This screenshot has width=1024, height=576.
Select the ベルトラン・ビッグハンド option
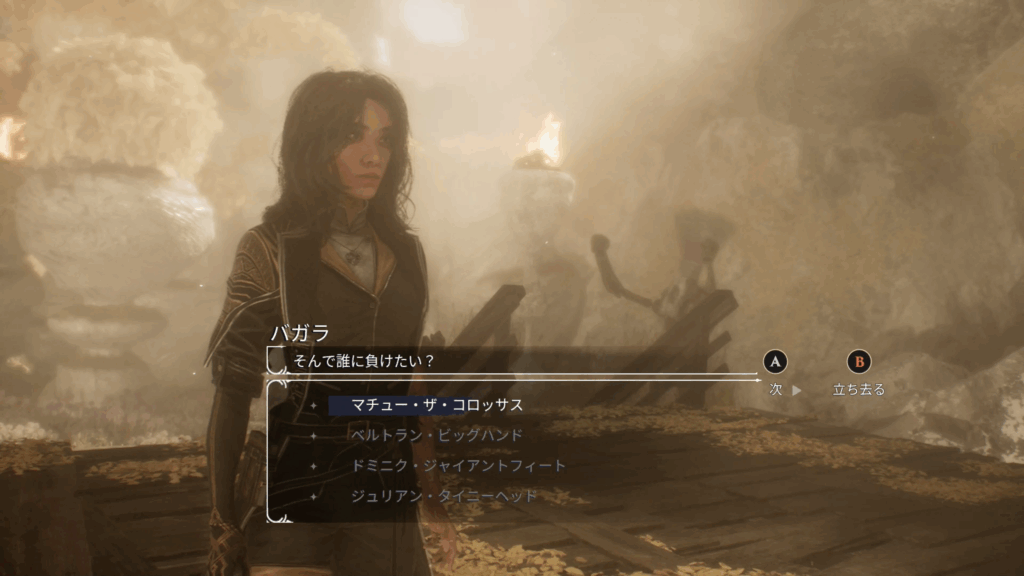click(437, 436)
